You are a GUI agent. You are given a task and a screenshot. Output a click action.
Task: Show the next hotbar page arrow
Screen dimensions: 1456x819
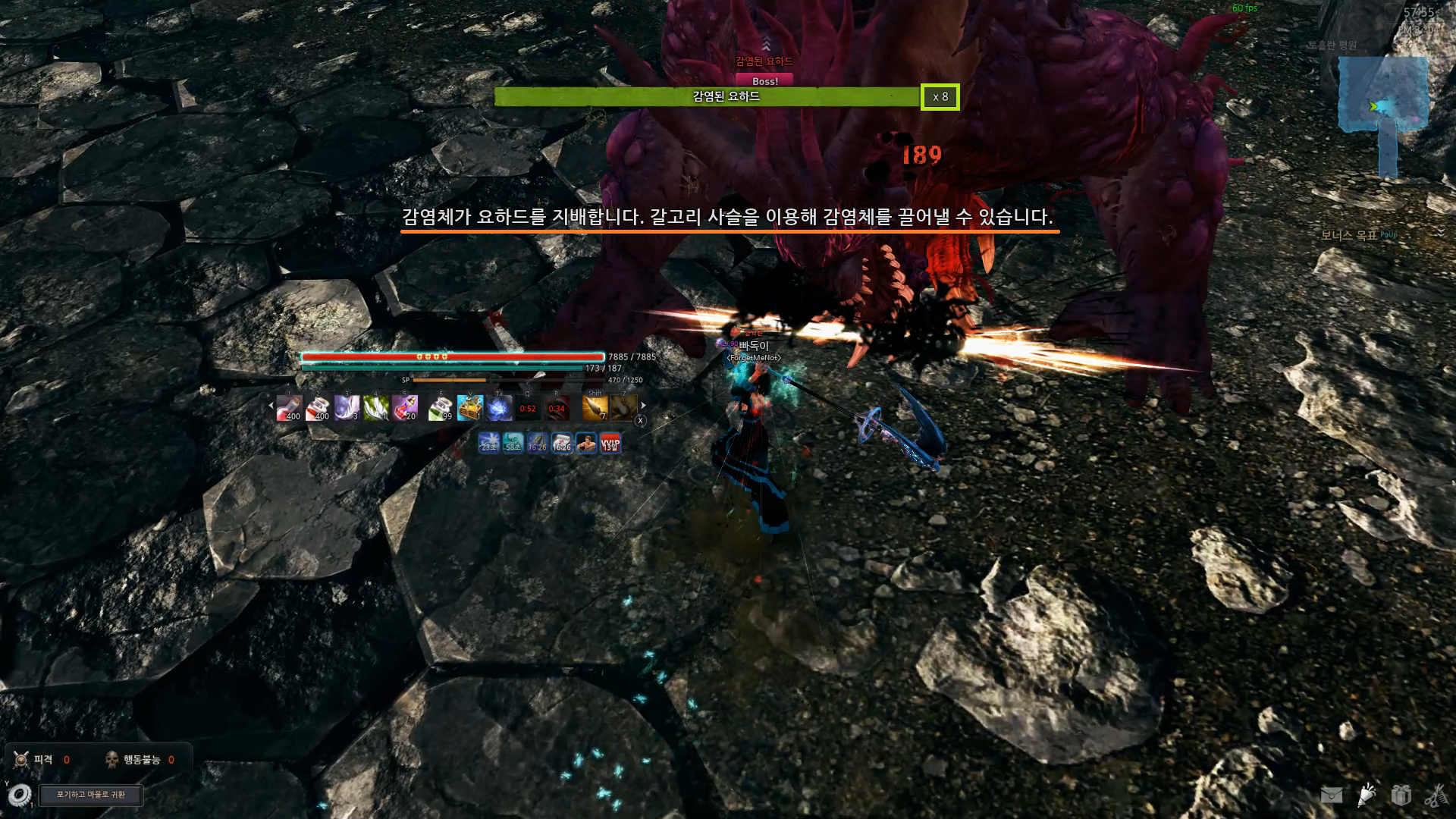point(643,406)
